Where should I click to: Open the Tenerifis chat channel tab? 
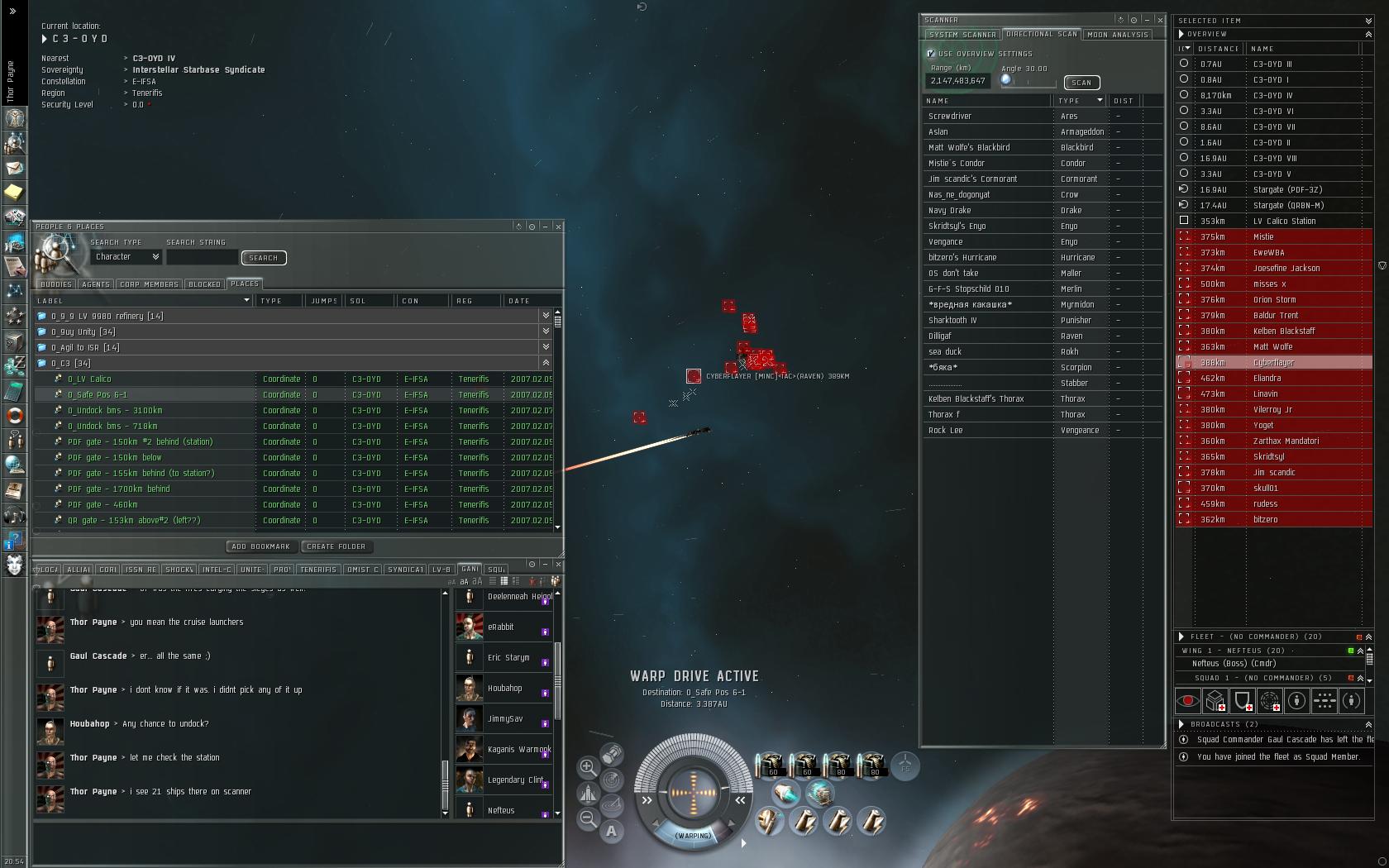[x=317, y=570]
